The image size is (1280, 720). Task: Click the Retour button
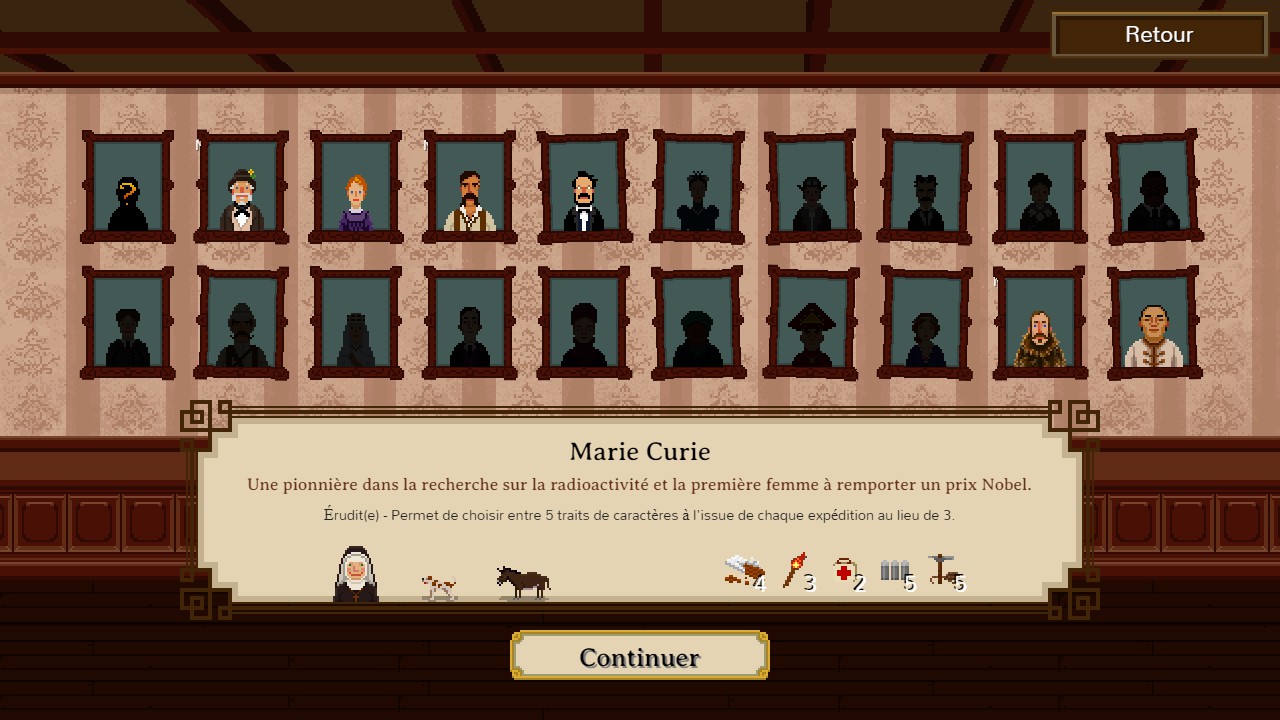pyautogui.click(x=1159, y=35)
